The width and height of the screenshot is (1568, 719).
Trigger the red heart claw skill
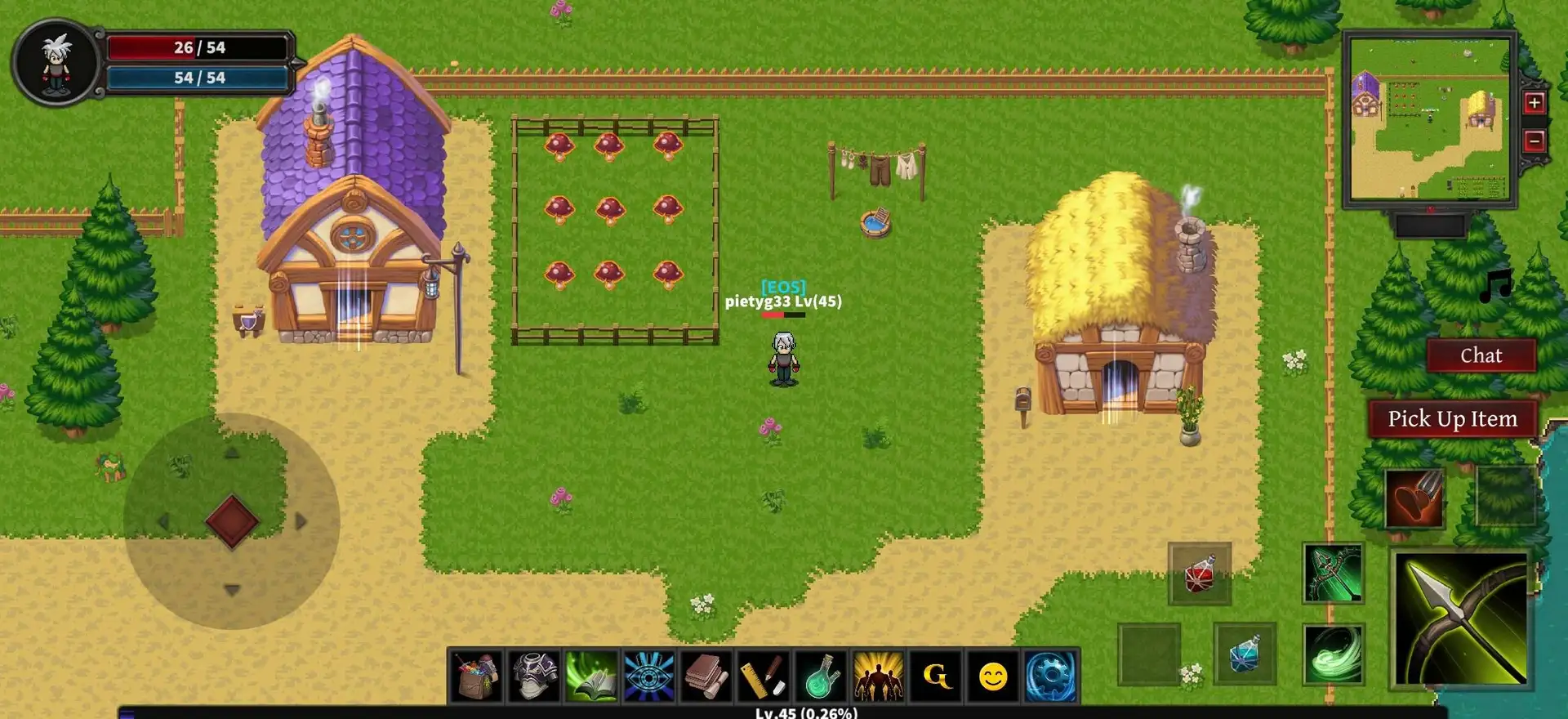(x=1414, y=498)
